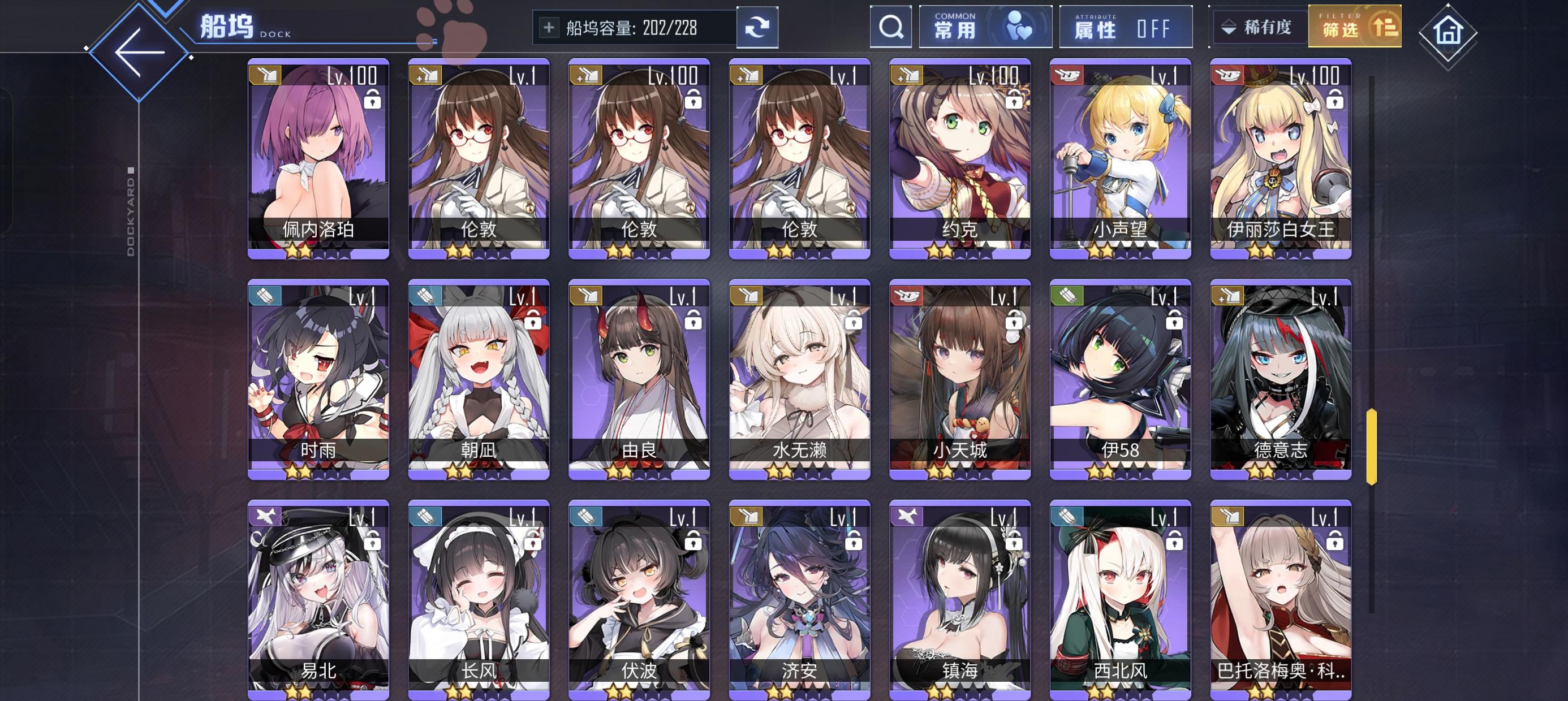Open the search with the magnifier icon
Image resolution: width=1568 pixels, height=701 pixels.
pos(891,27)
